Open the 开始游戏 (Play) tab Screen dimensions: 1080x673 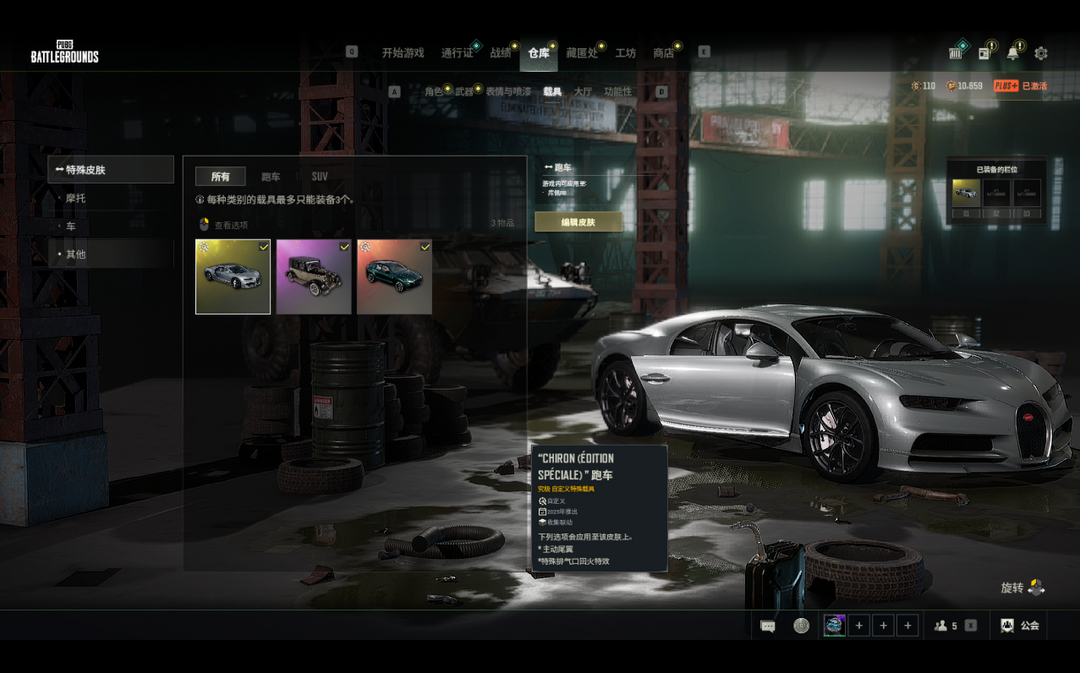pos(403,53)
